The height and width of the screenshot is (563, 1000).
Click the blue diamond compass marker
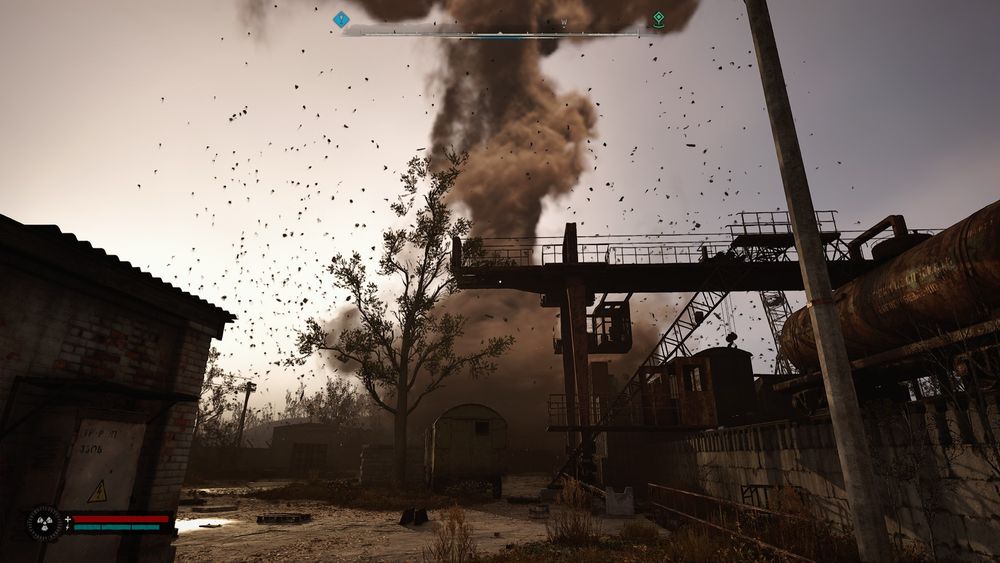(x=341, y=19)
